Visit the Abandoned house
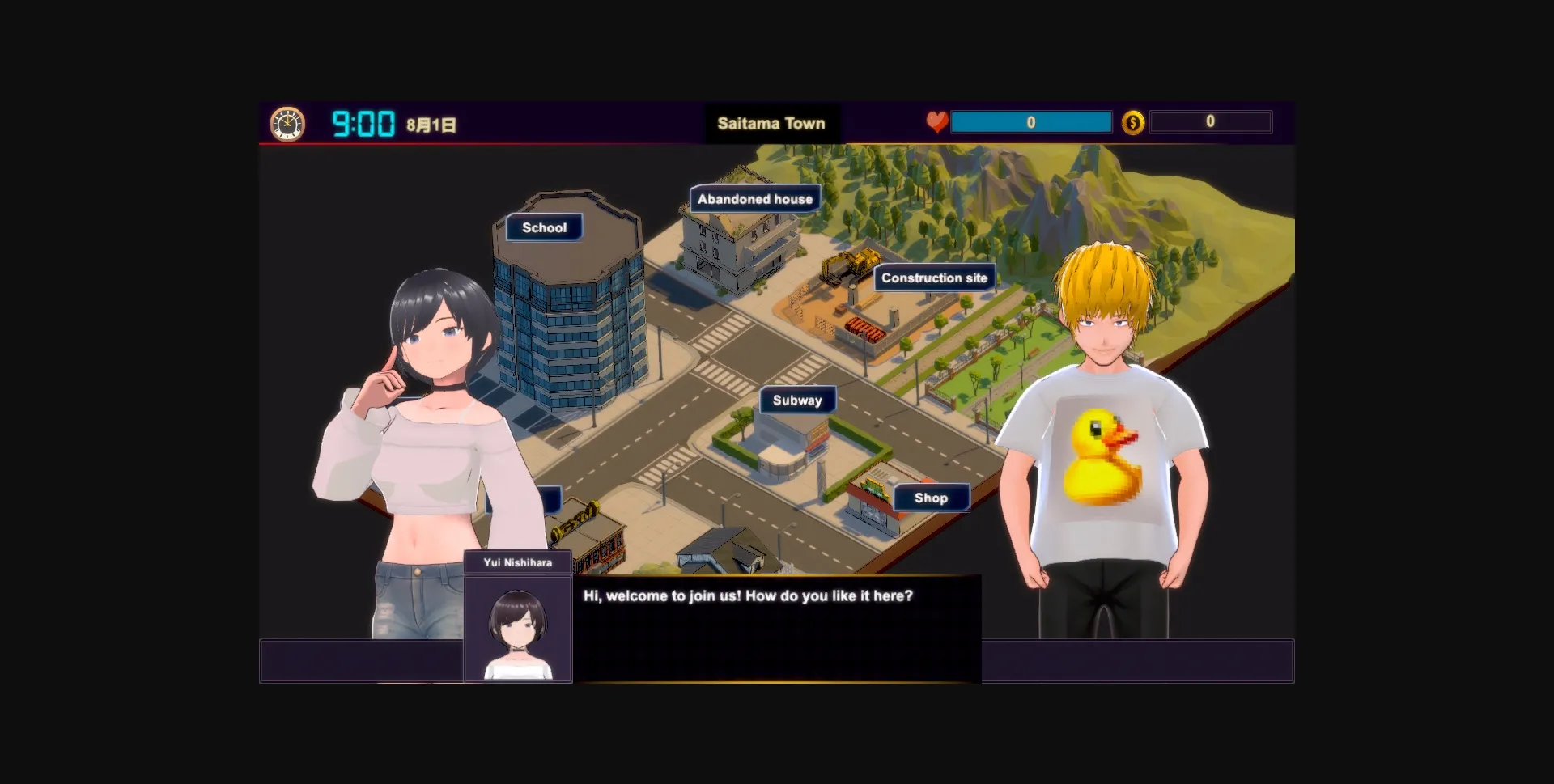 click(754, 198)
